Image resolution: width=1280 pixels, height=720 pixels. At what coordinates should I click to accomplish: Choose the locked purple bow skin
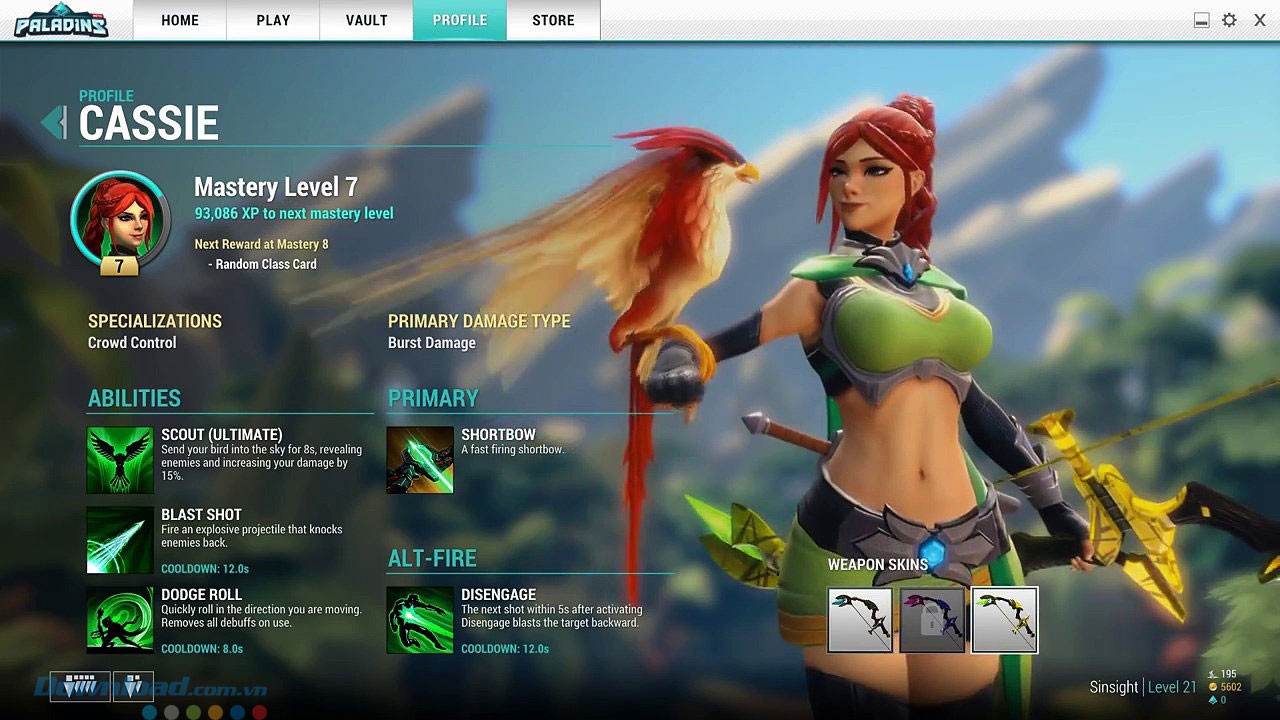[x=932, y=620]
